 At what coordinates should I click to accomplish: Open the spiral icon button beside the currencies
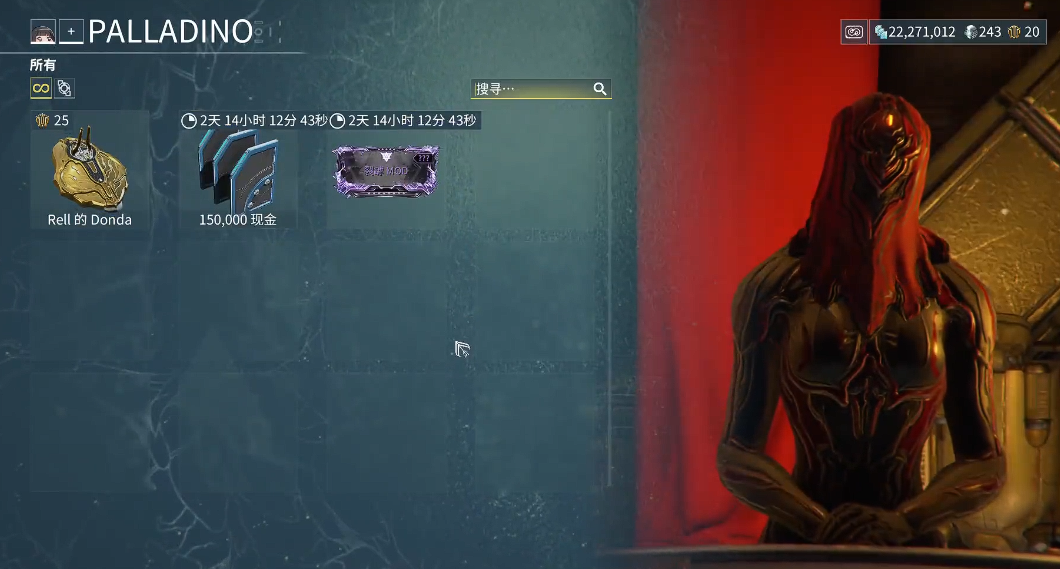(x=854, y=32)
